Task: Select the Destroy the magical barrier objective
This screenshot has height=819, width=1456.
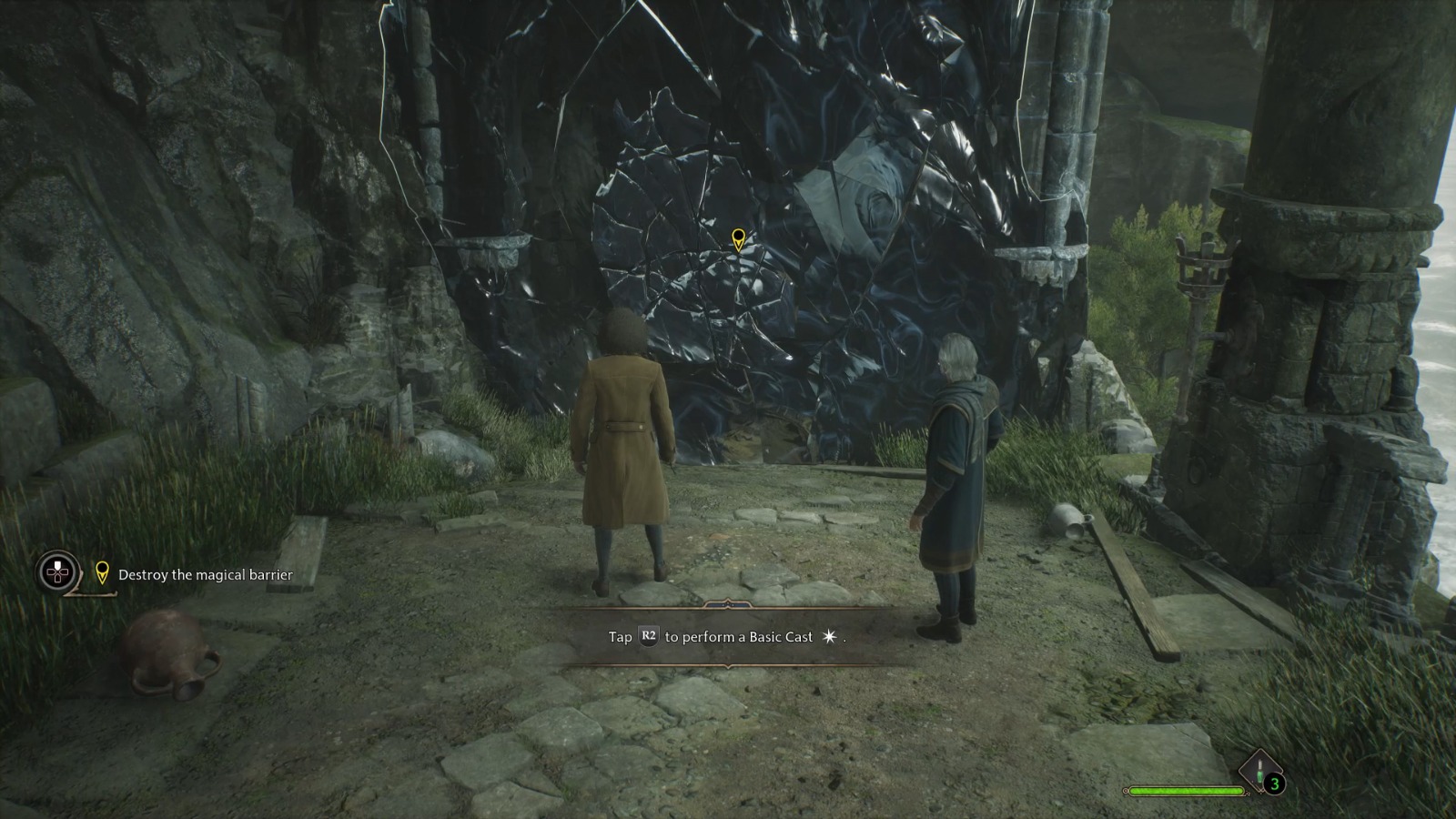Action: pyautogui.click(x=205, y=575)
